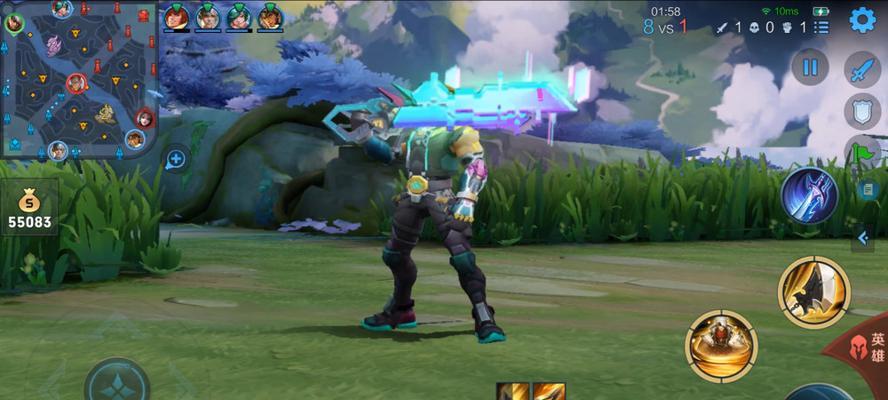Open the scoreboard list icon
The image size is (888, 400).
tap(821, 27)
